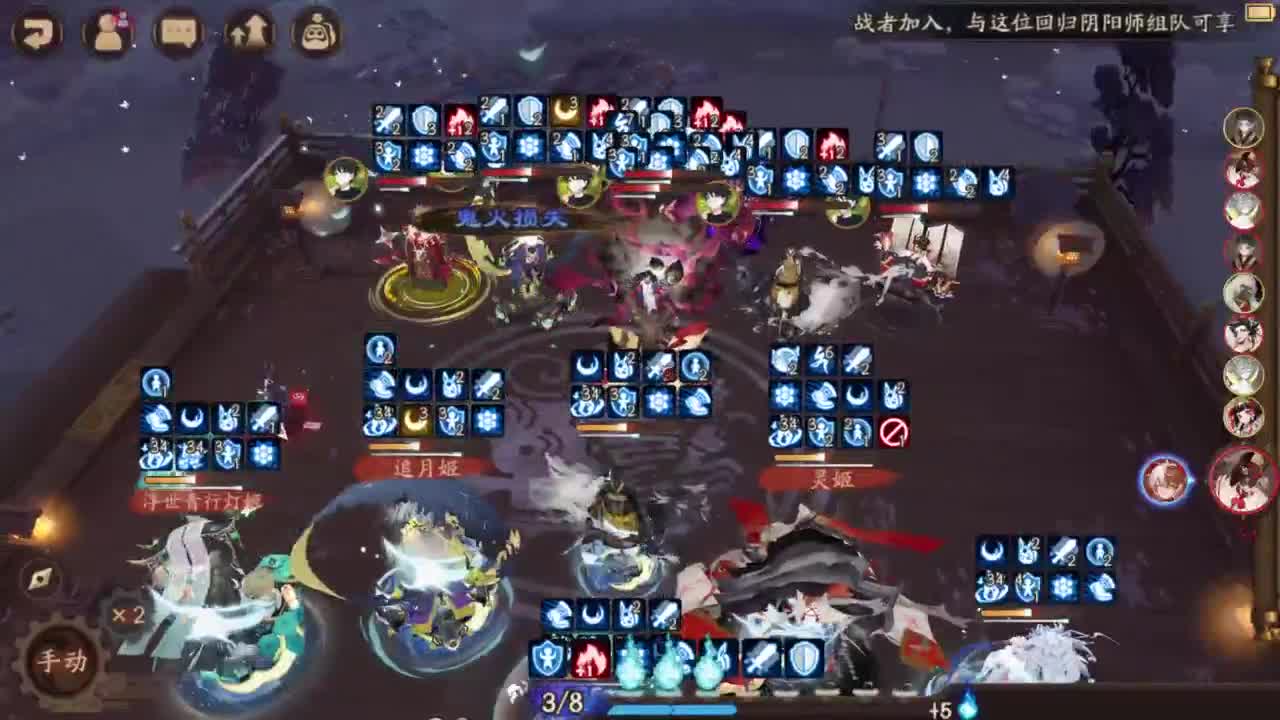Open the chat bubble icon at top left

tap(176, 33)
